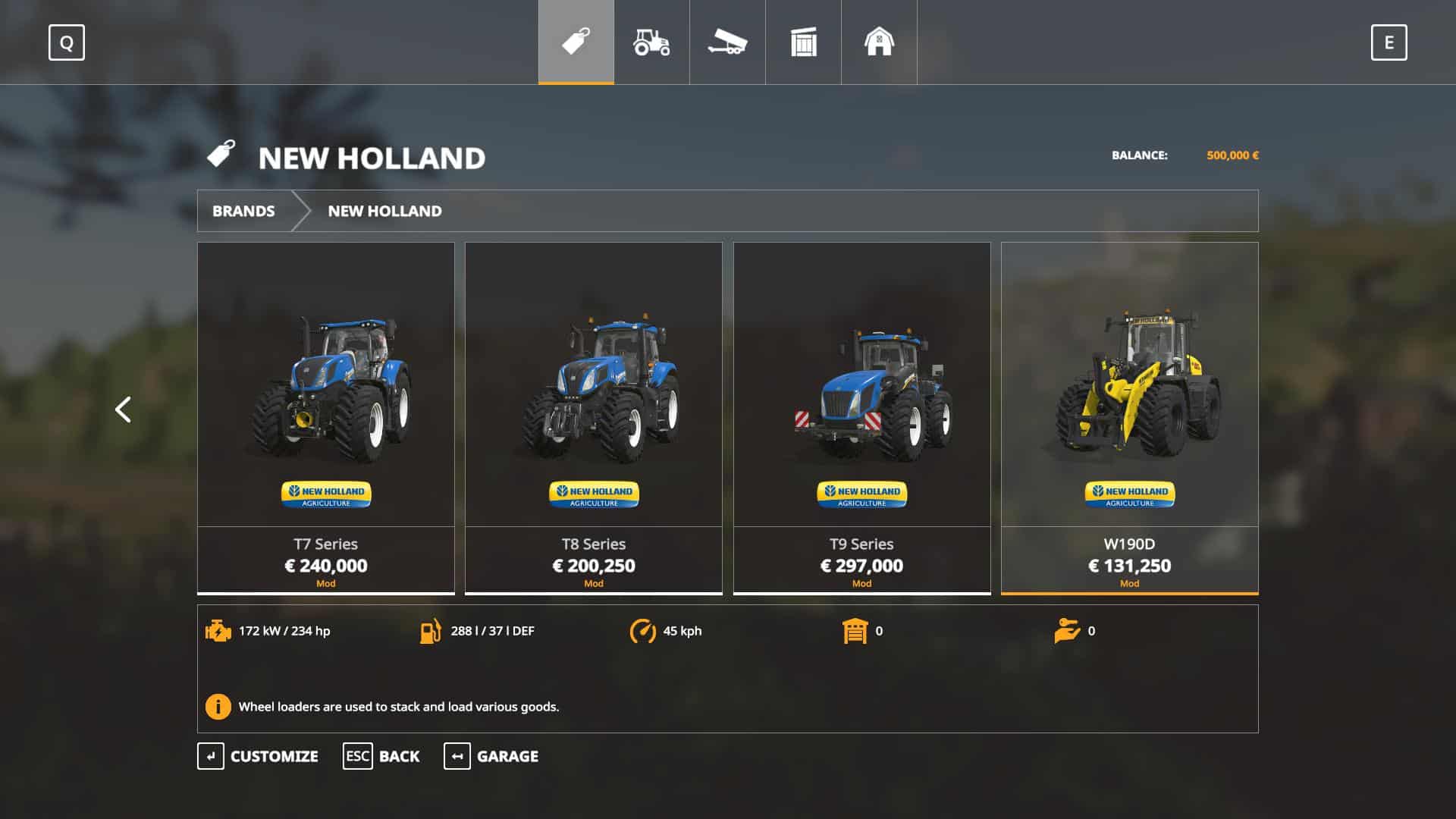The image size is (1456, 819).
Task: Pick the T9 Series tractor card
Action: [x=861, y=417]
